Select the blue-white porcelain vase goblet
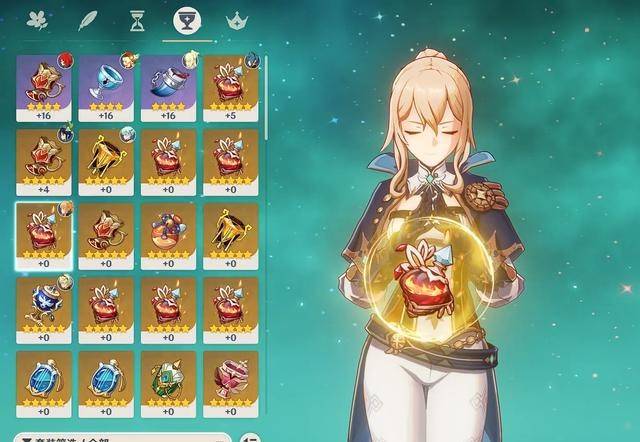 [x=45, y=309]
